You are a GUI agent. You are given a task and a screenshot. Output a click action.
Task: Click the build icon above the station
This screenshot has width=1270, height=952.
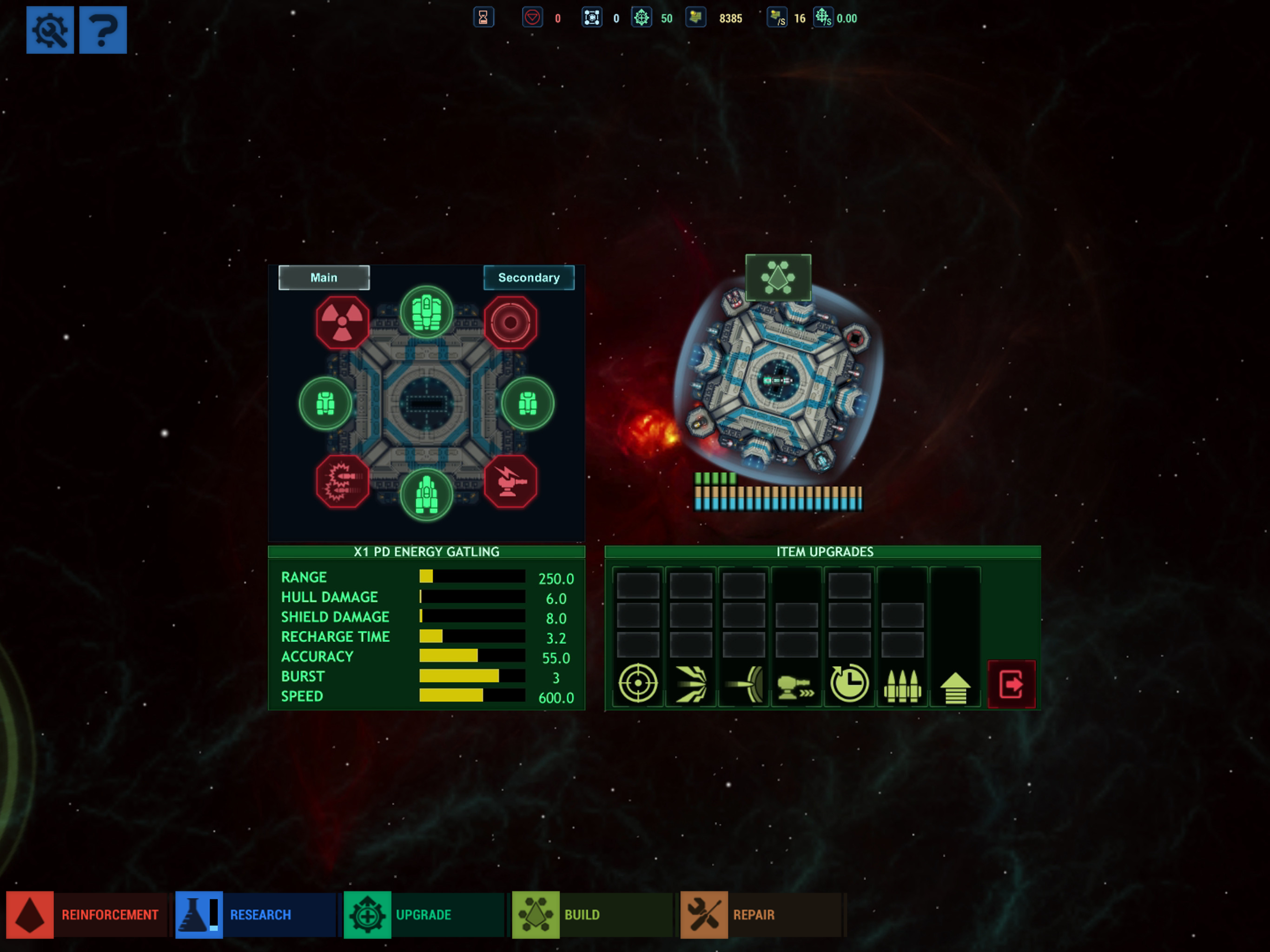778,278
